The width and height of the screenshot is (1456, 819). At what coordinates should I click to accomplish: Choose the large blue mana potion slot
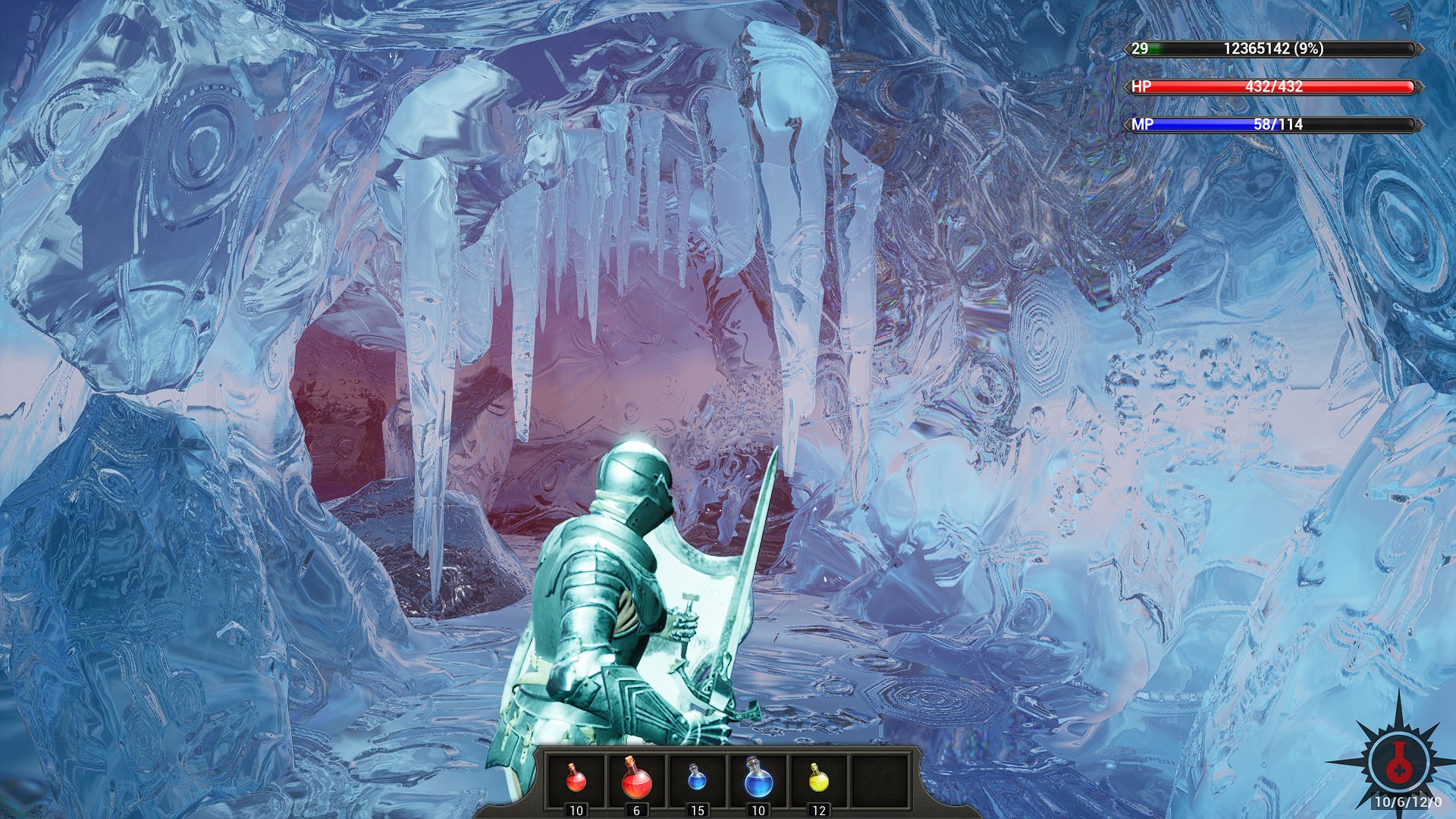(x=758, y=779)
